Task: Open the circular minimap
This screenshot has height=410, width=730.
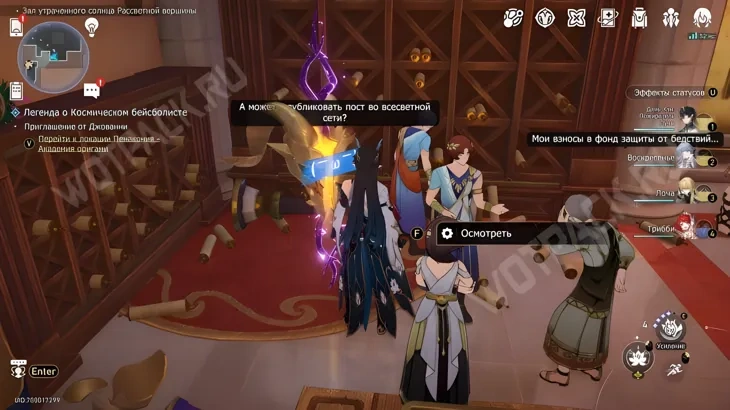Action: pos(53,57)
